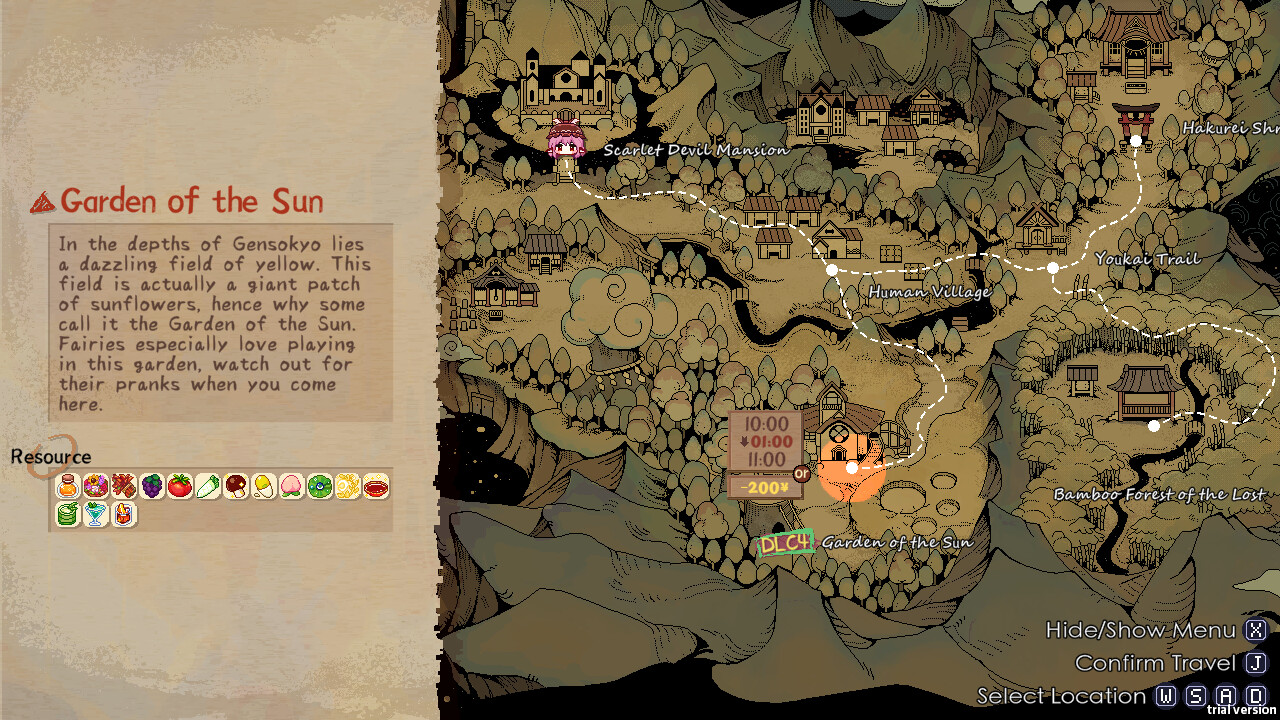Click the 'or' badge on the travel cost sign

(801, 475)
